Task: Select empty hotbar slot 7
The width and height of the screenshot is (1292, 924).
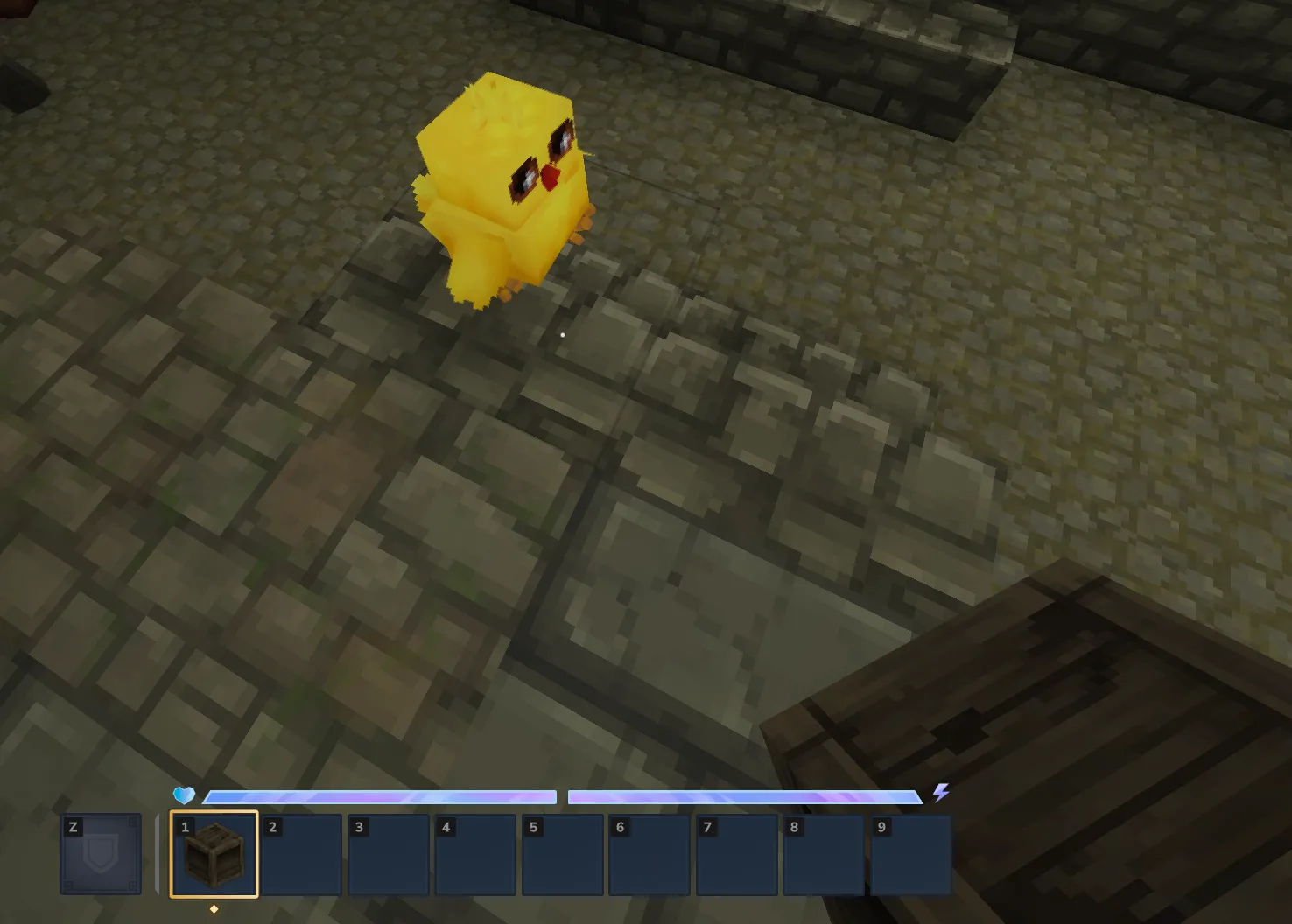Action: (736, 853)
